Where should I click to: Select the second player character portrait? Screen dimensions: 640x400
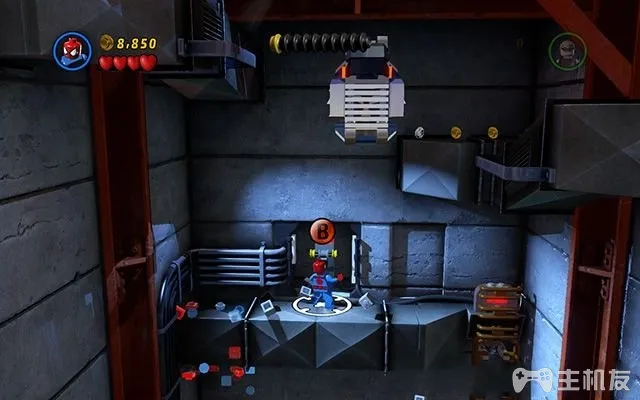click(x=566, y=50)
